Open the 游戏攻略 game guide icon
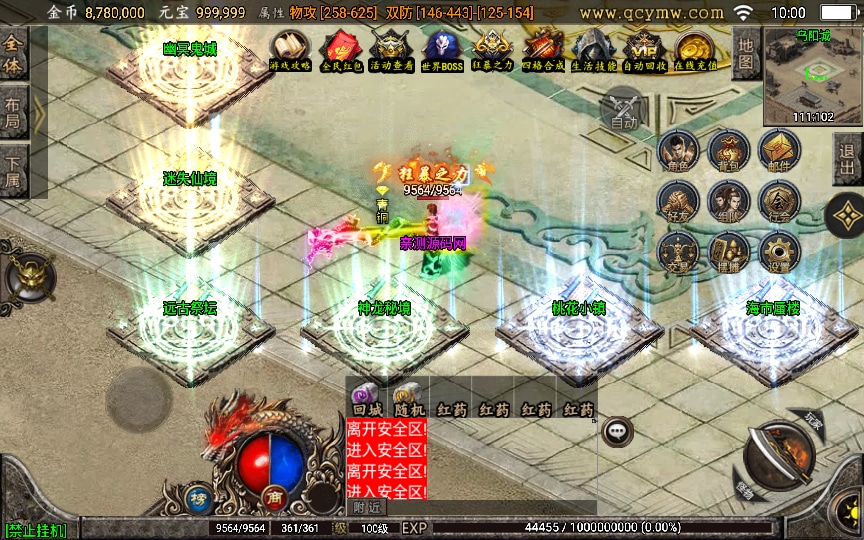The height and width of the screenshot is (540, 864). [x=290, y=48]
